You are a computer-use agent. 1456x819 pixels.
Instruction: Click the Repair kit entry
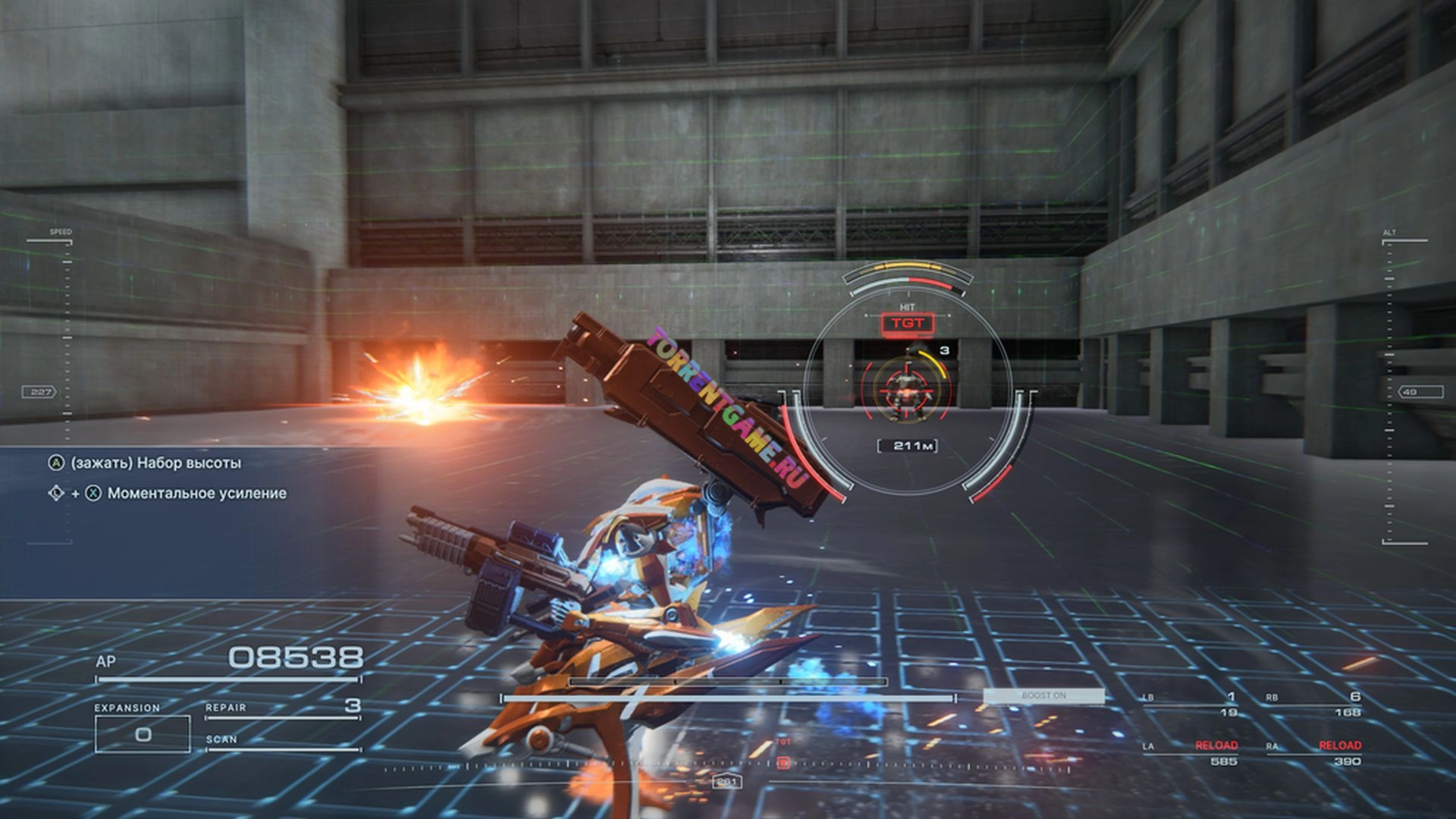click(x=282, y=708)
